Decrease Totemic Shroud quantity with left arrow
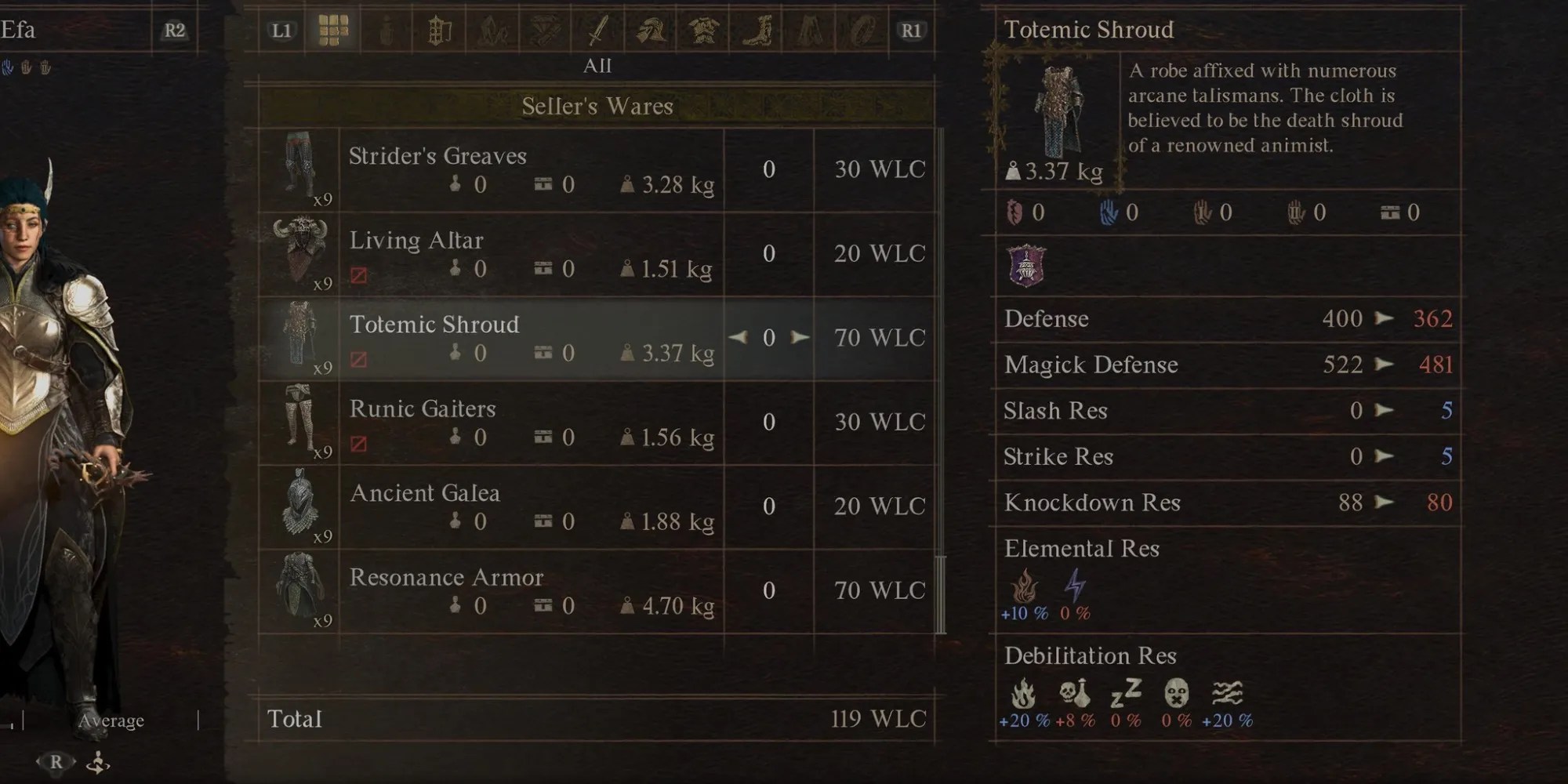This screenshot has width=1568, height=784. [x=735, y=338]
